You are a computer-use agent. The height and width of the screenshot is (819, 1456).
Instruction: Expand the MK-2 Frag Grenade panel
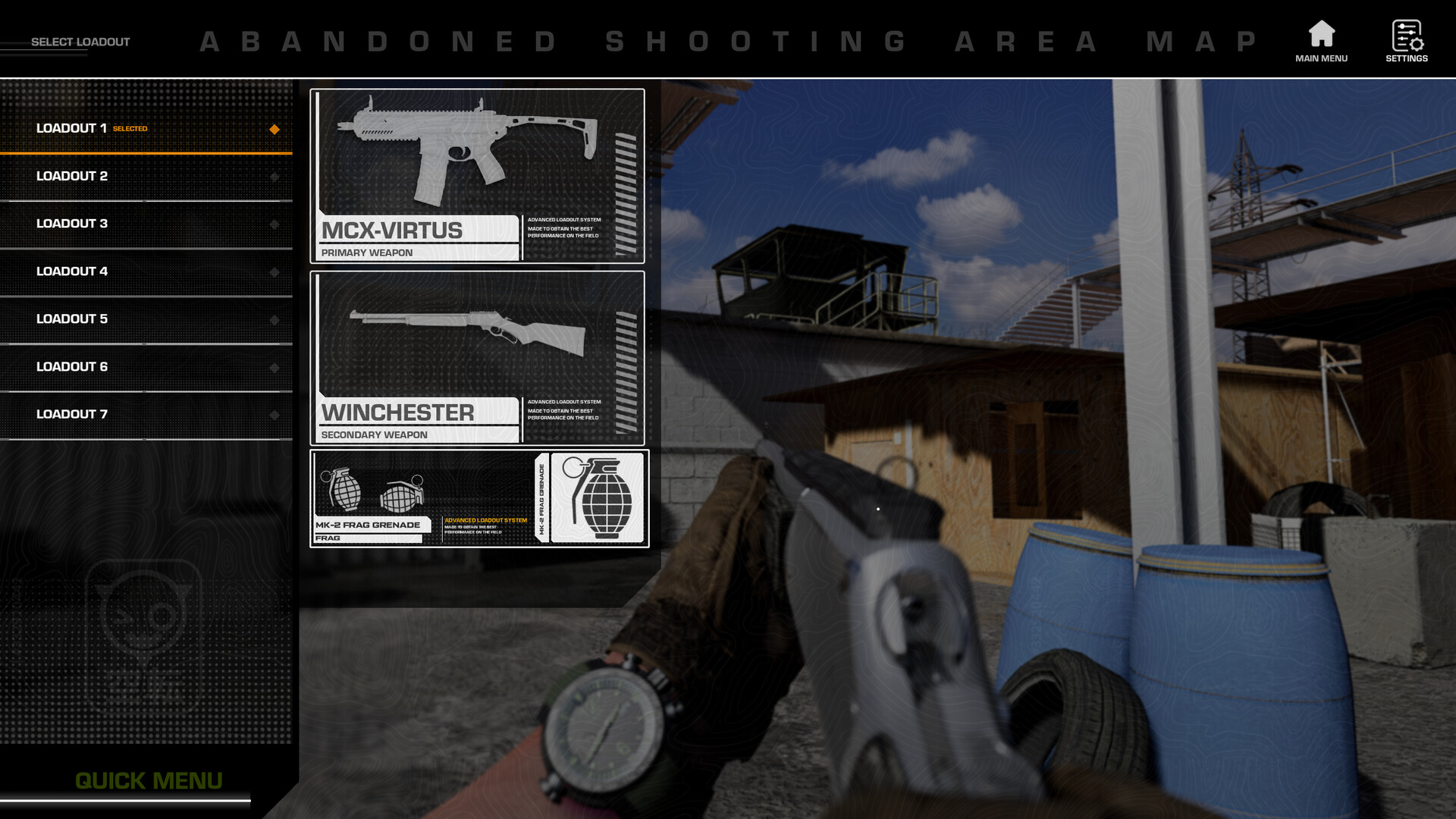478,497
